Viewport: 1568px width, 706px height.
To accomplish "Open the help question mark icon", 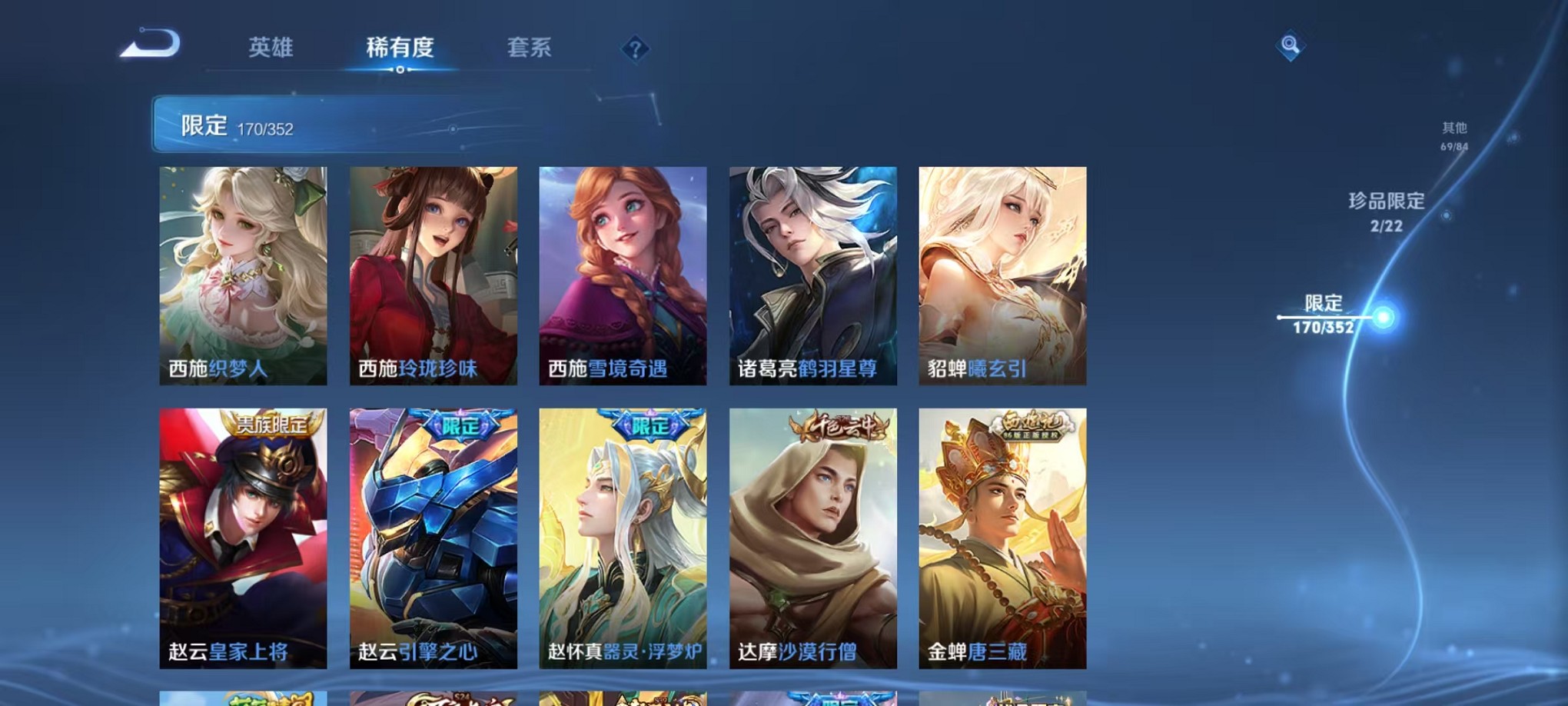I will coord(634,48).
